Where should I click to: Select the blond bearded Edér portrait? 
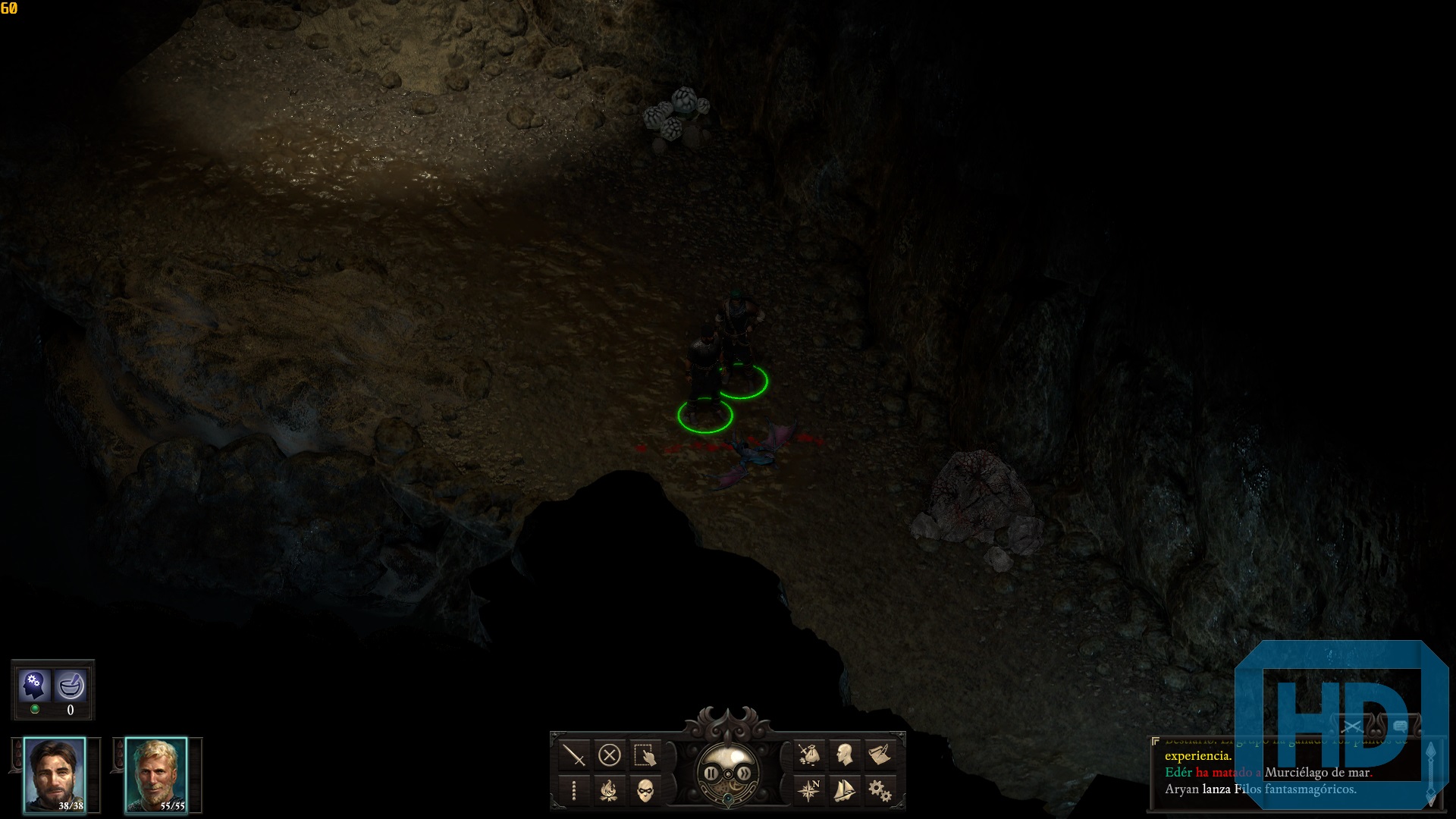156,775
